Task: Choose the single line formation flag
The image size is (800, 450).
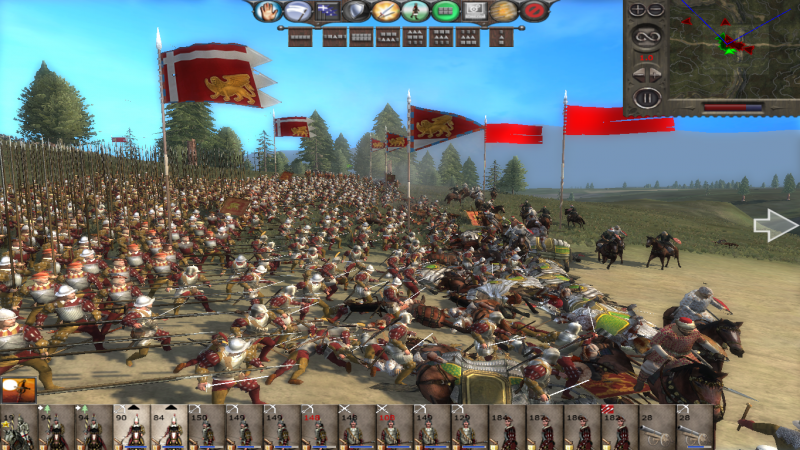Action: (300, 37)
